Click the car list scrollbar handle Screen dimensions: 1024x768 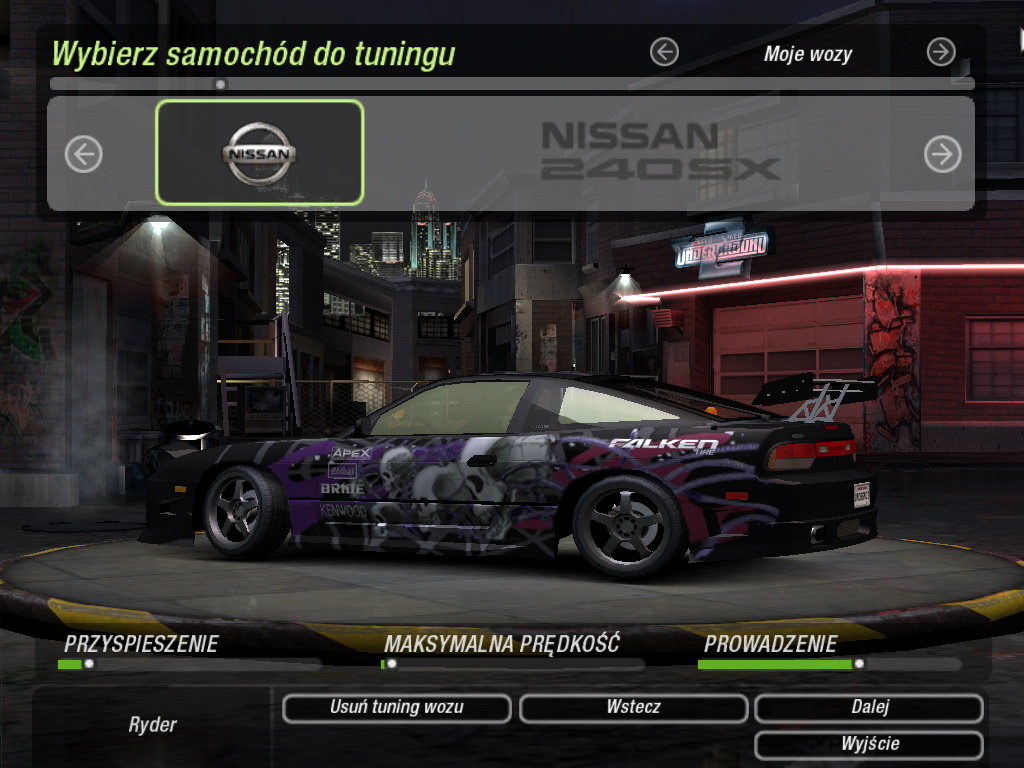tap(221, 84)
